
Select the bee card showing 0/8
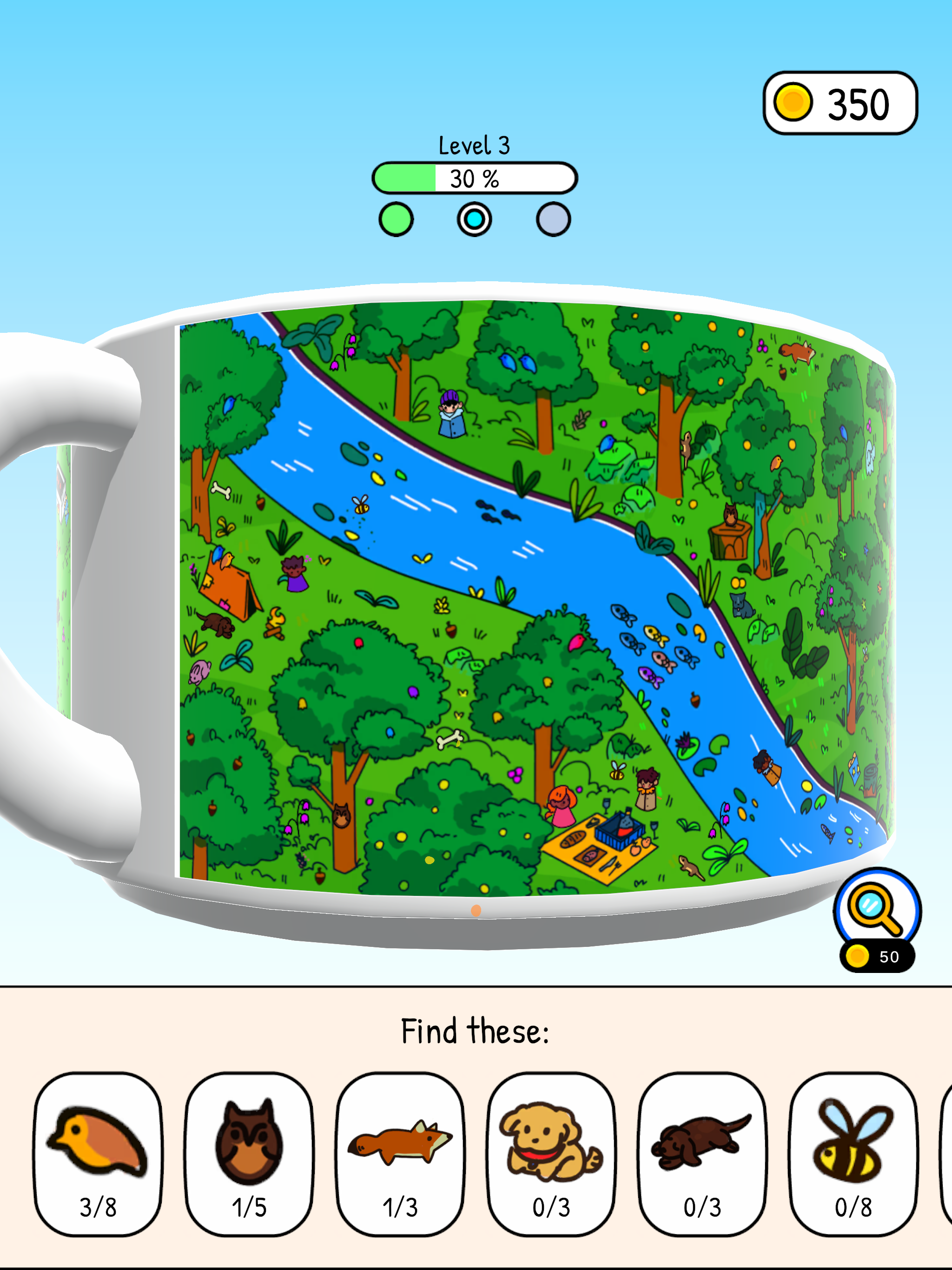coord(853,1144)
